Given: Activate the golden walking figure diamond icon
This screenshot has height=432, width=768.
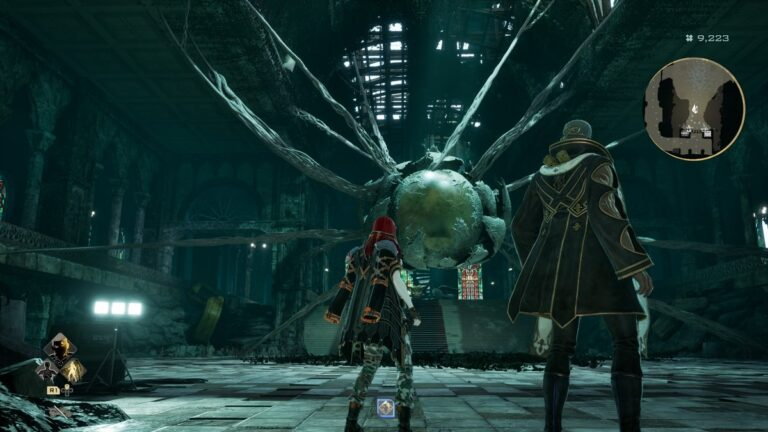Looking at the screenshot, I should coord(71,371).
